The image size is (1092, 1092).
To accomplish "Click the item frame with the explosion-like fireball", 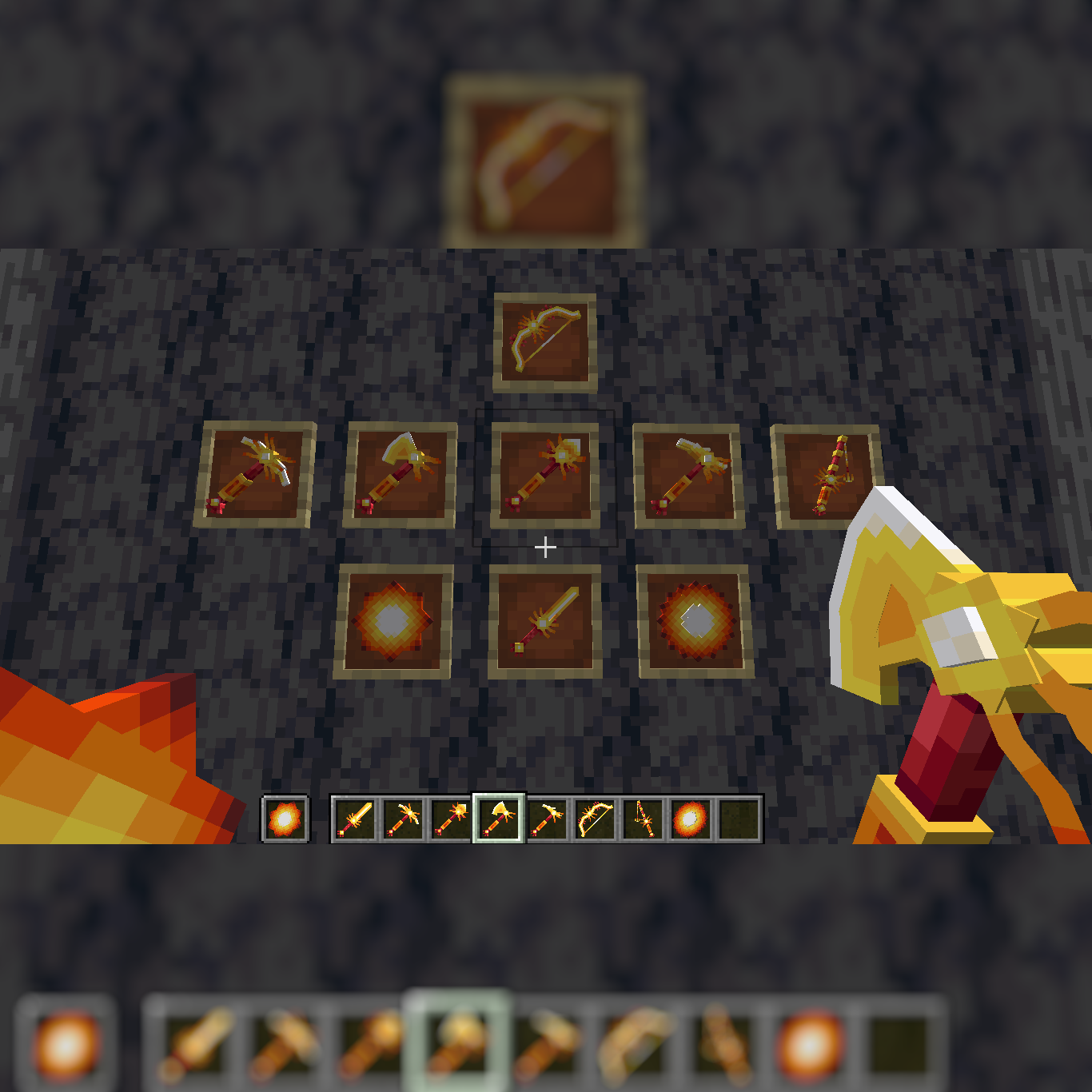I will click(x=691, y=622).
